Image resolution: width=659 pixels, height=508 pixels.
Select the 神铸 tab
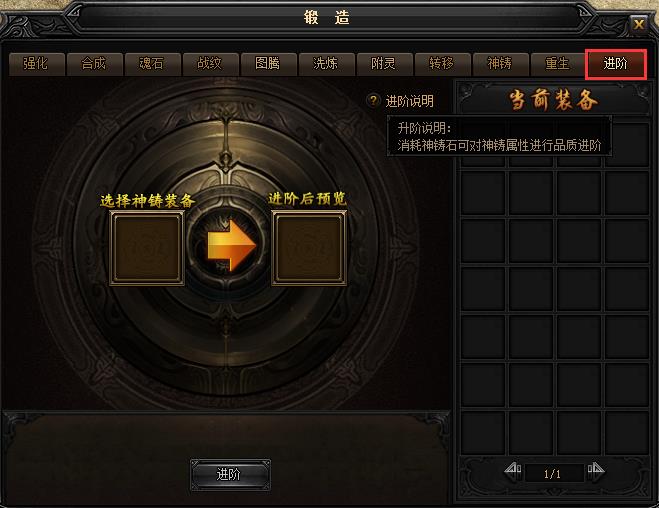pyautogui.click(x=499, y=63)
